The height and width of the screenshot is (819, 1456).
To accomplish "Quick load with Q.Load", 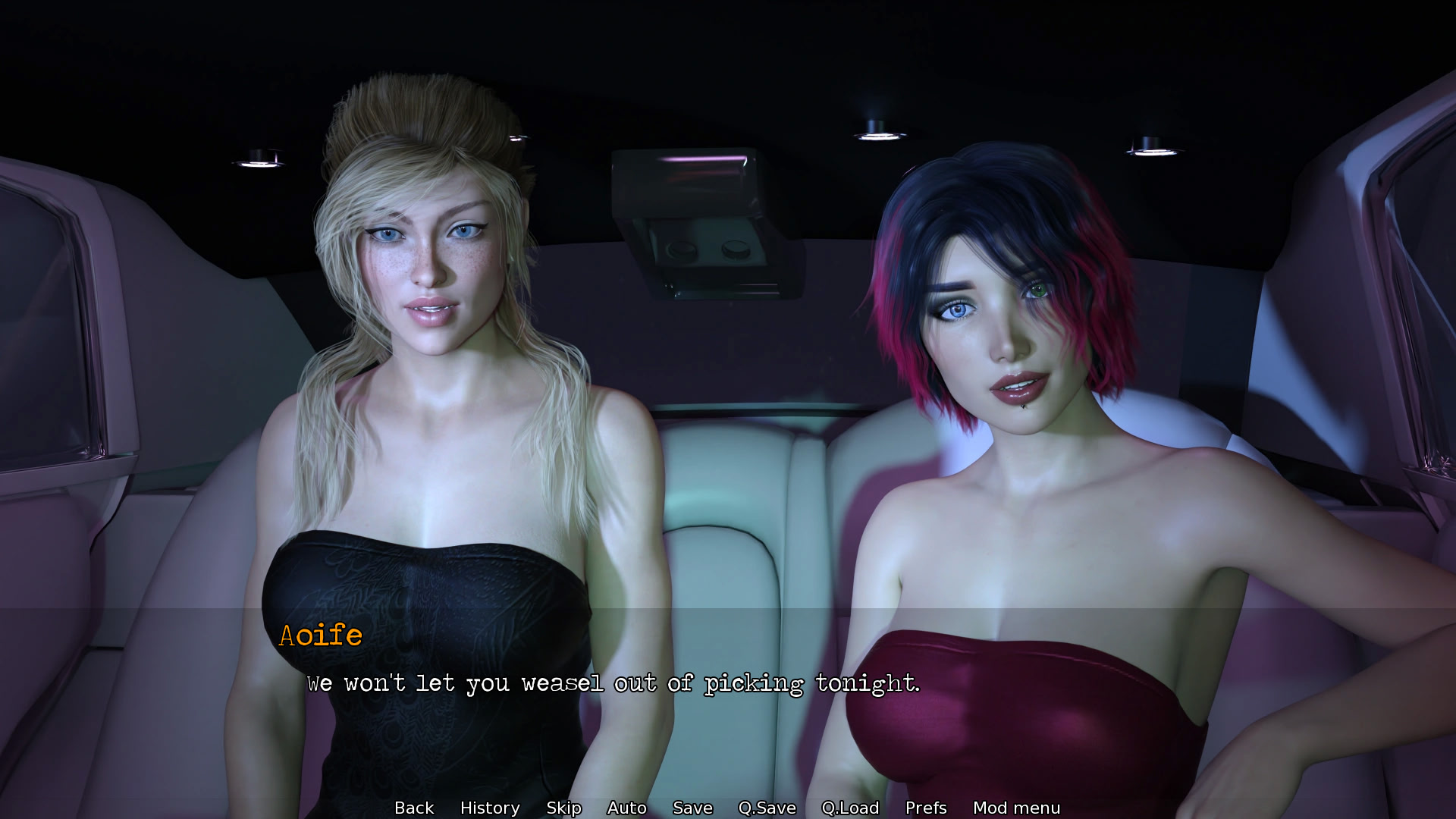I will pos(850,808).
